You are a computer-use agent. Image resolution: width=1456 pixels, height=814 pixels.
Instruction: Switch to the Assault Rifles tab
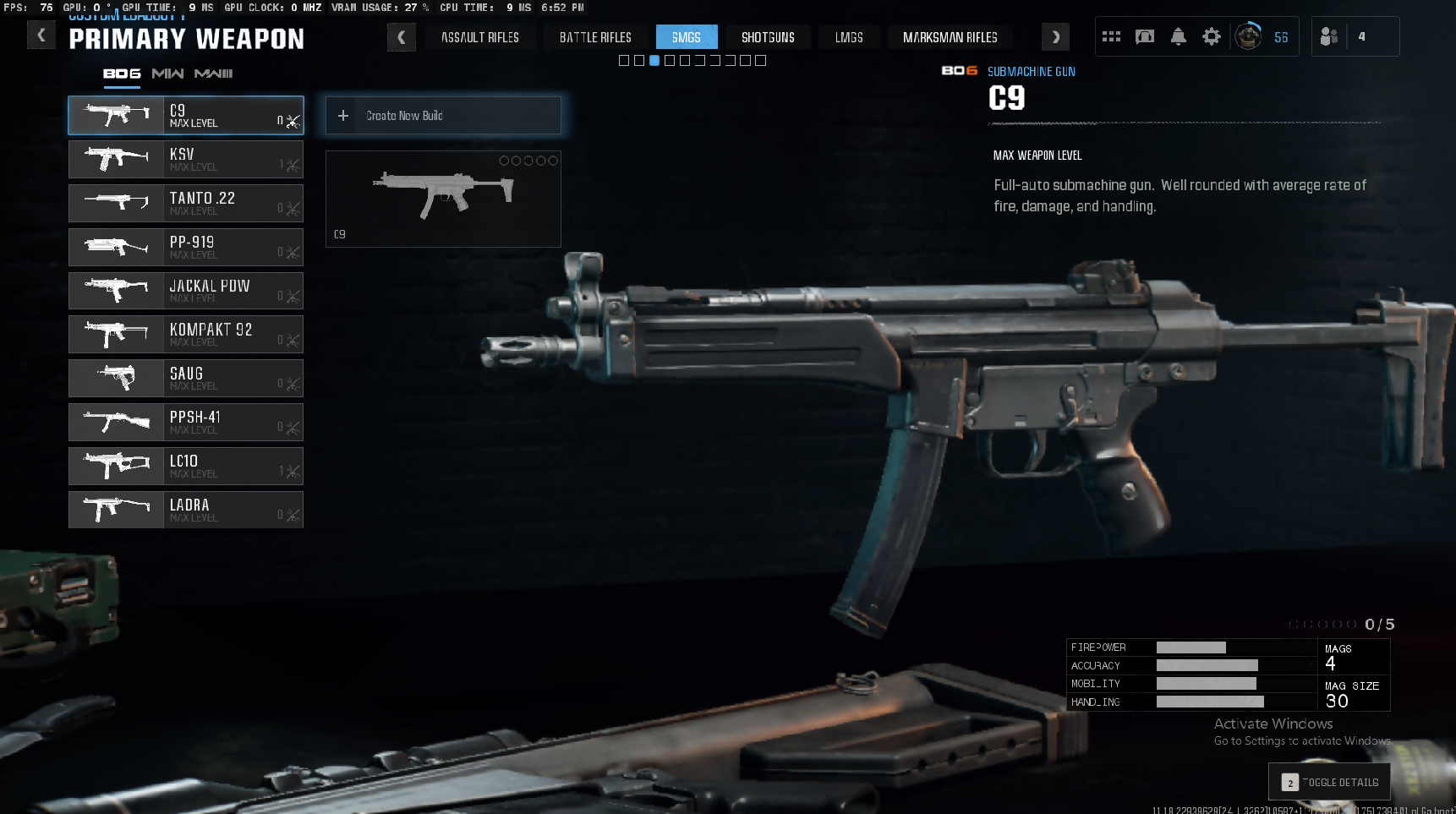[x=479, y=37]
